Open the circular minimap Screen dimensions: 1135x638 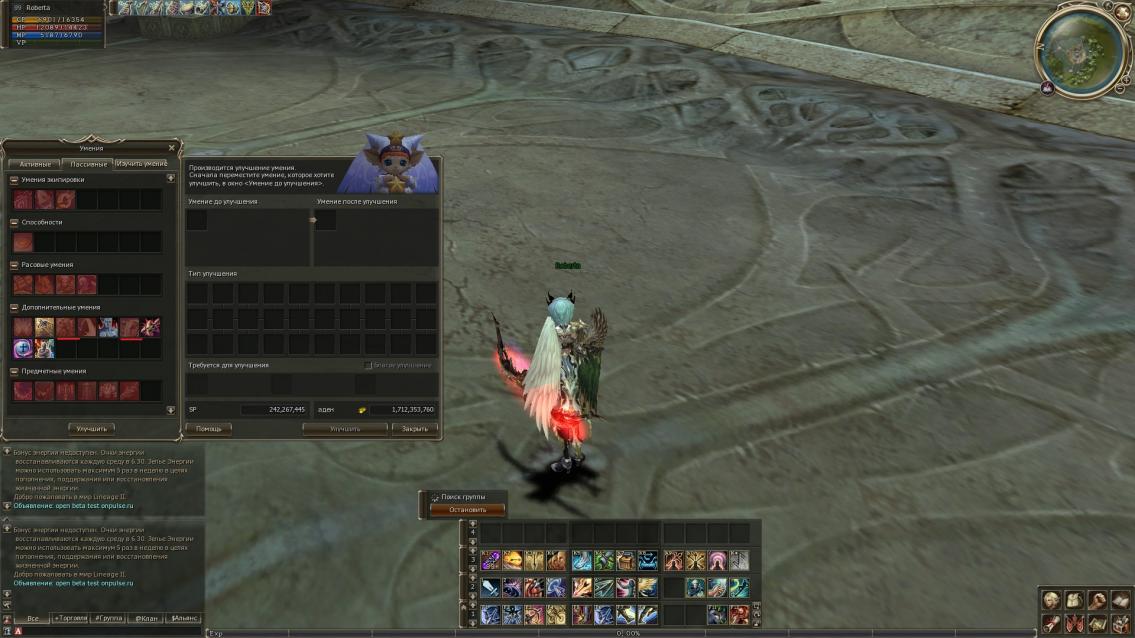(x=1080, y=48)
